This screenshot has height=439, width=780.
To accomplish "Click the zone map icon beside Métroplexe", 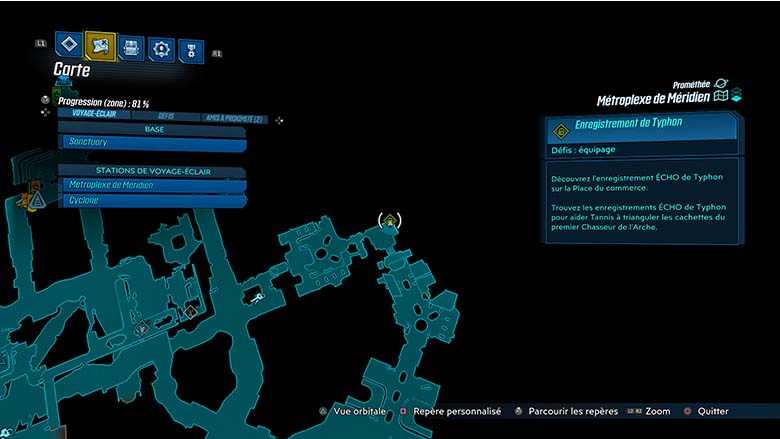I will [x=720, y=96].
